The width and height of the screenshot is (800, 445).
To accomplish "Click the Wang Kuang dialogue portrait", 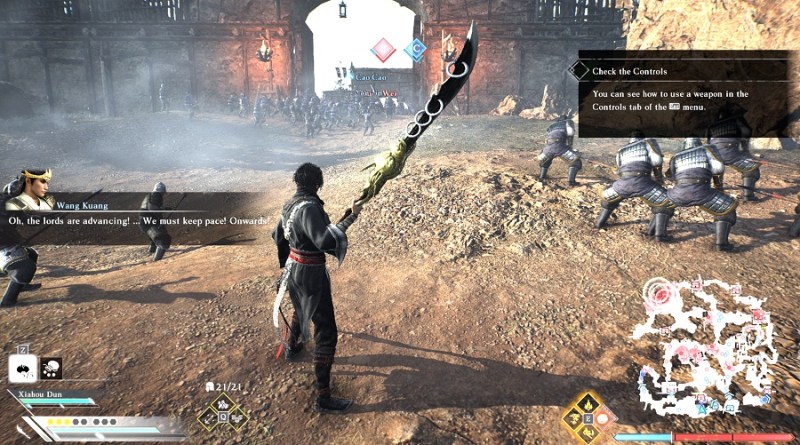I will pos(31,188).
